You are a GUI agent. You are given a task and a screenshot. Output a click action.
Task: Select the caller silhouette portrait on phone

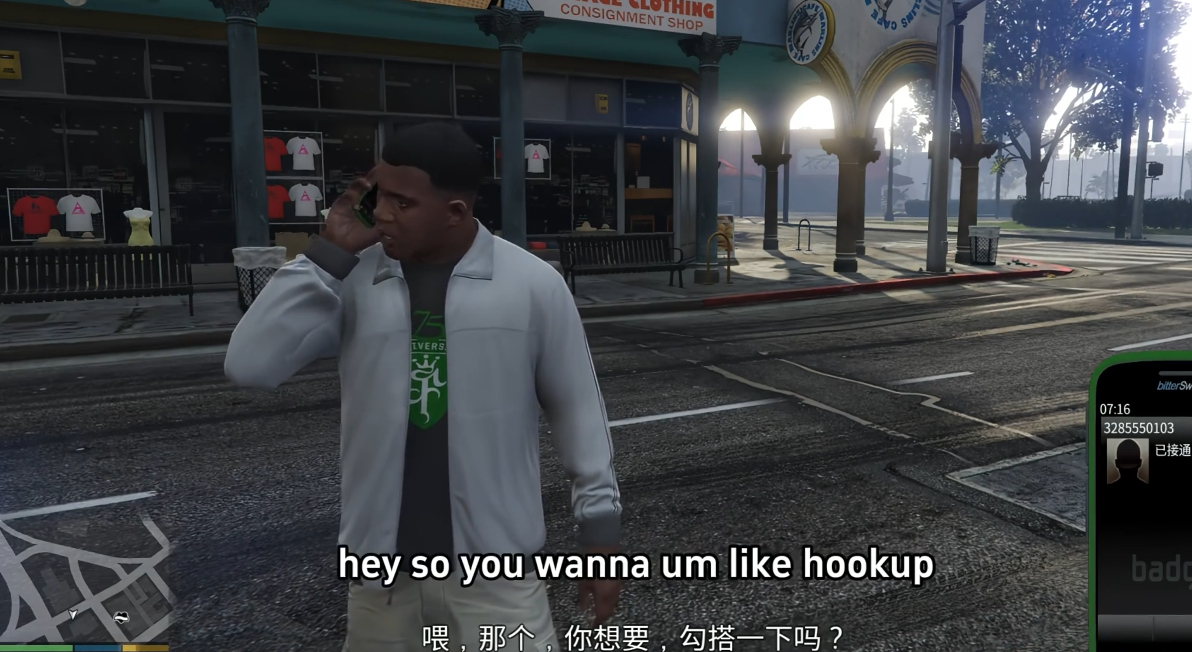[x=1127, y=461]
